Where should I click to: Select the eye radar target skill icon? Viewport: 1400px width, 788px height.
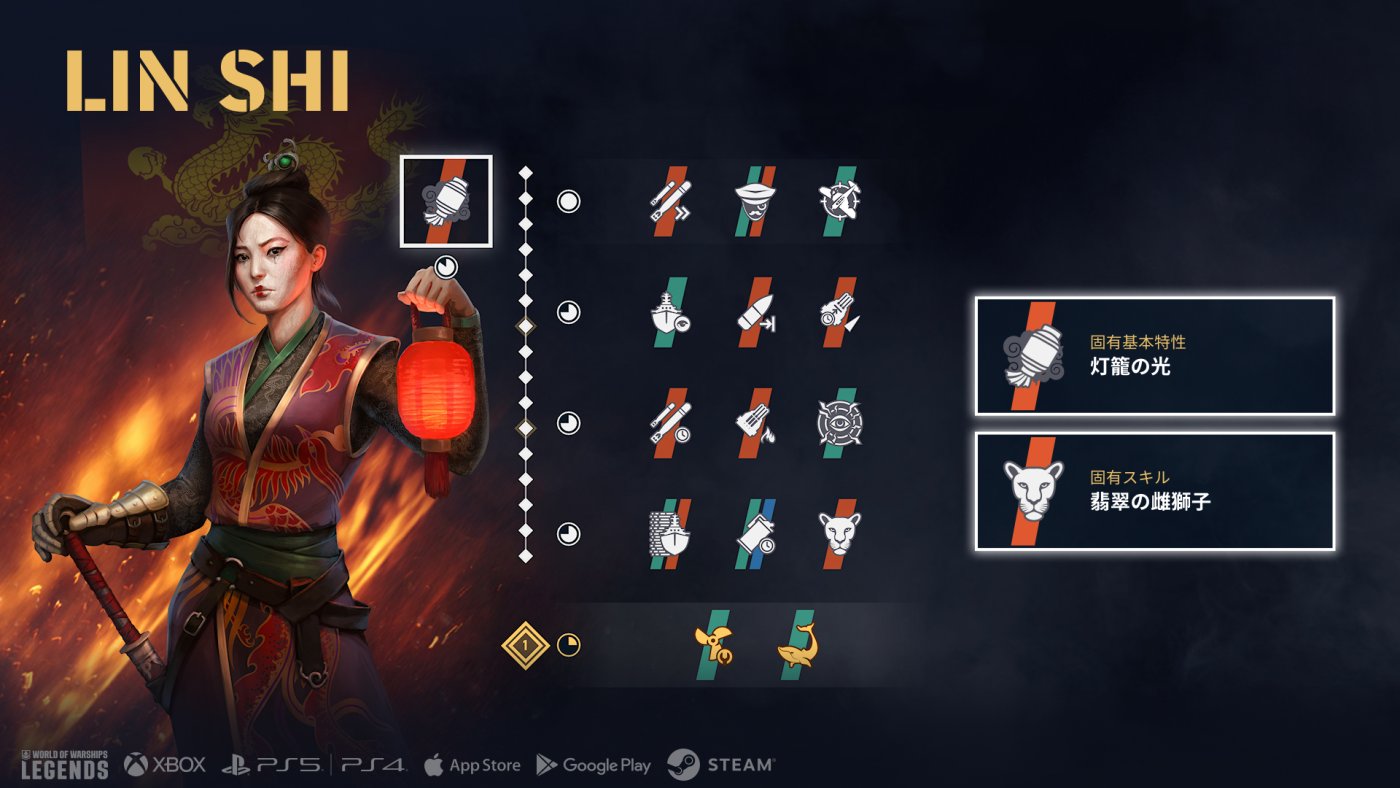tap(838, 423)
